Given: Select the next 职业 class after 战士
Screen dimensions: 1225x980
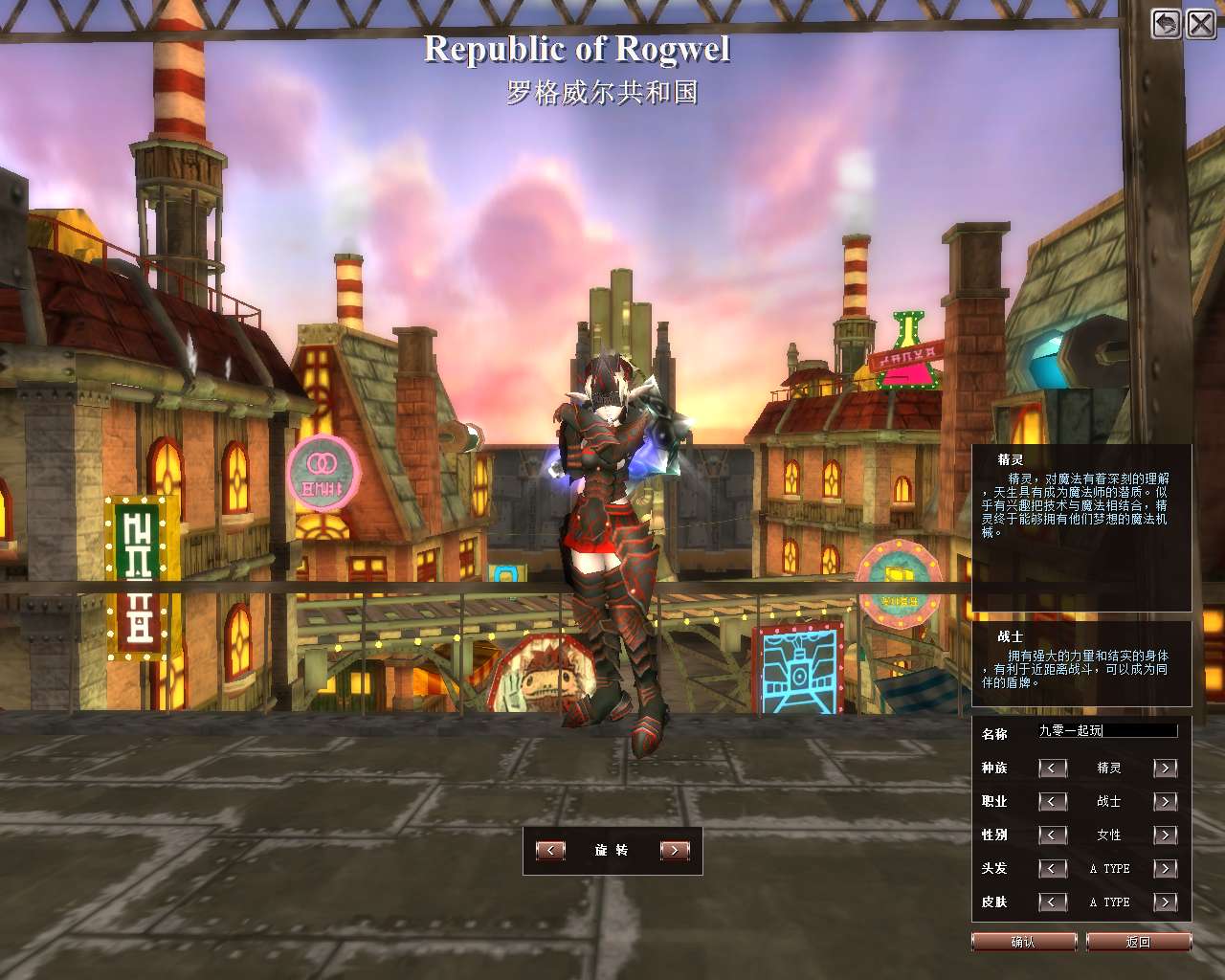Looking at the screenshot, I should coord(1166,801).
